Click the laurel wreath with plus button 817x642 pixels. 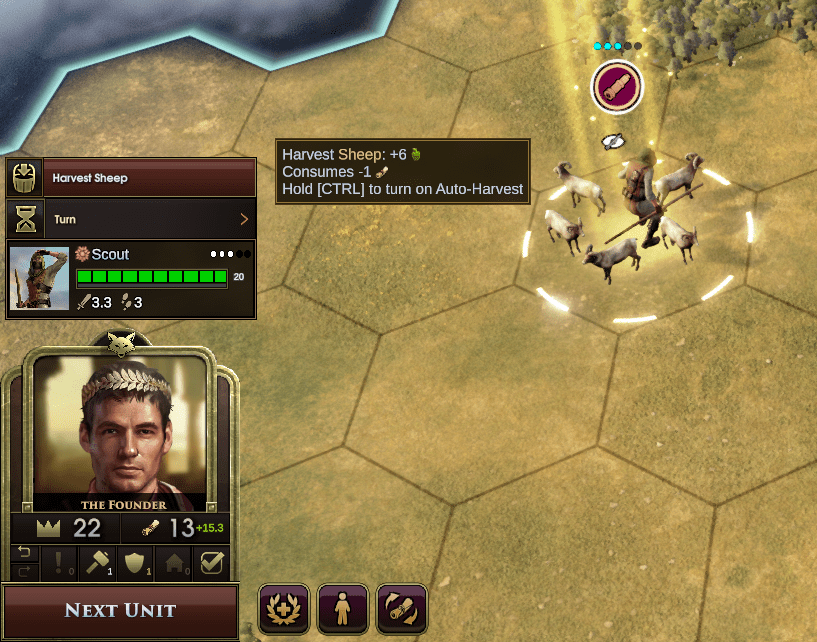283,608
